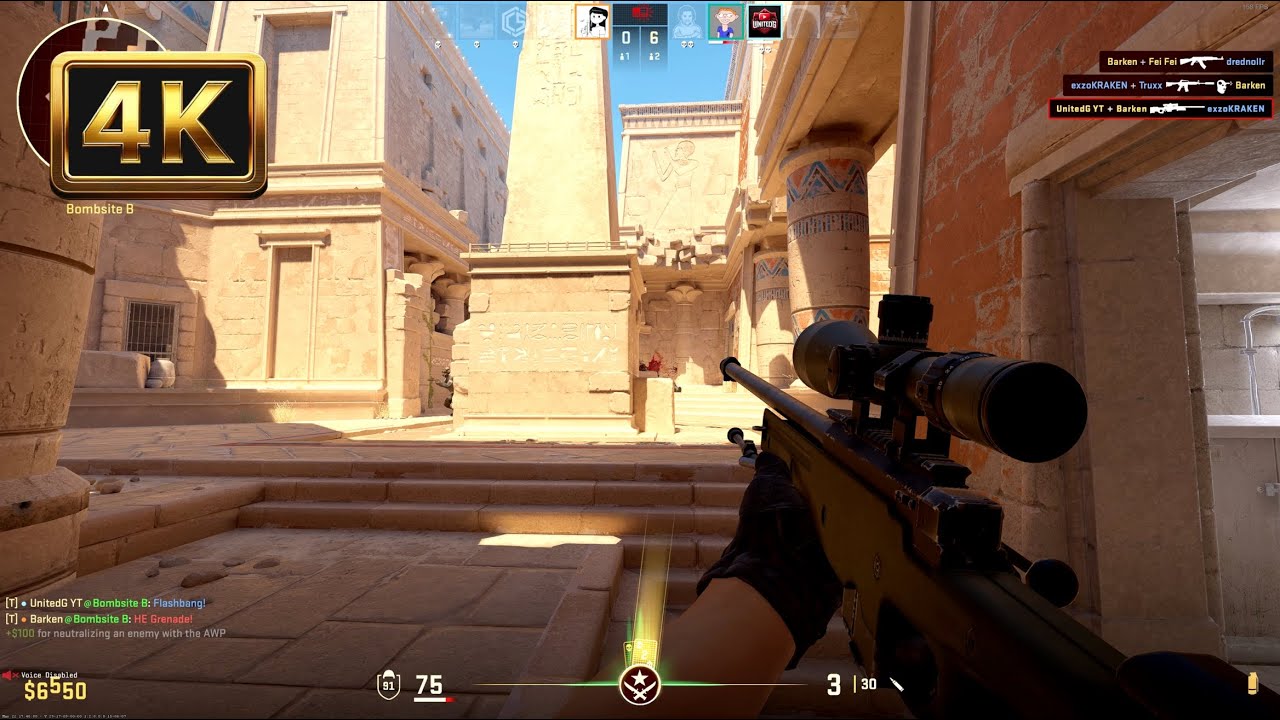Click the round timer icon between team scores
The height and width of the screenshot is (720, 1280).
click(643, 12)
